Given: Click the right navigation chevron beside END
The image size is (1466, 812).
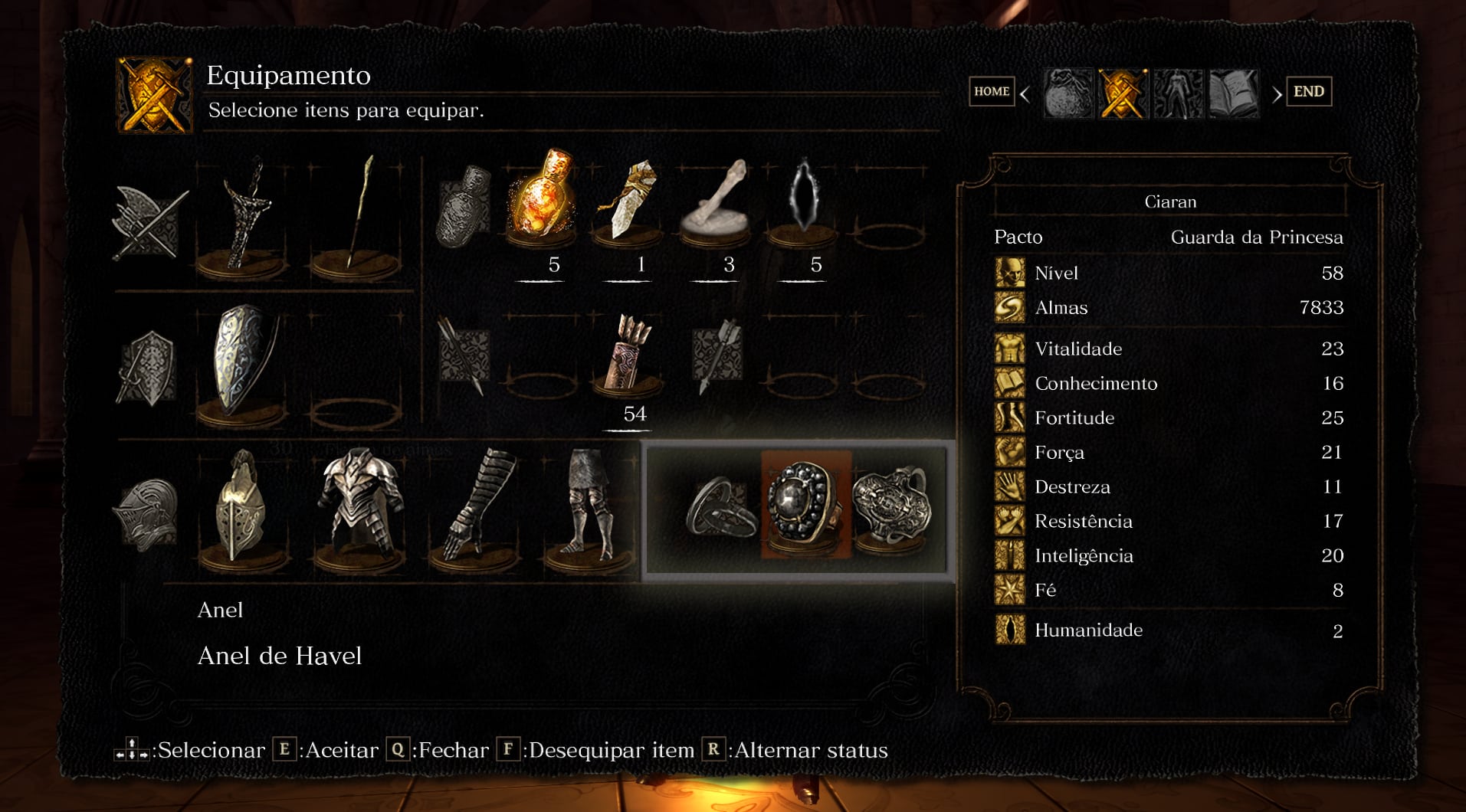Looking at the screenshot, I should [x=1277, y=91].
